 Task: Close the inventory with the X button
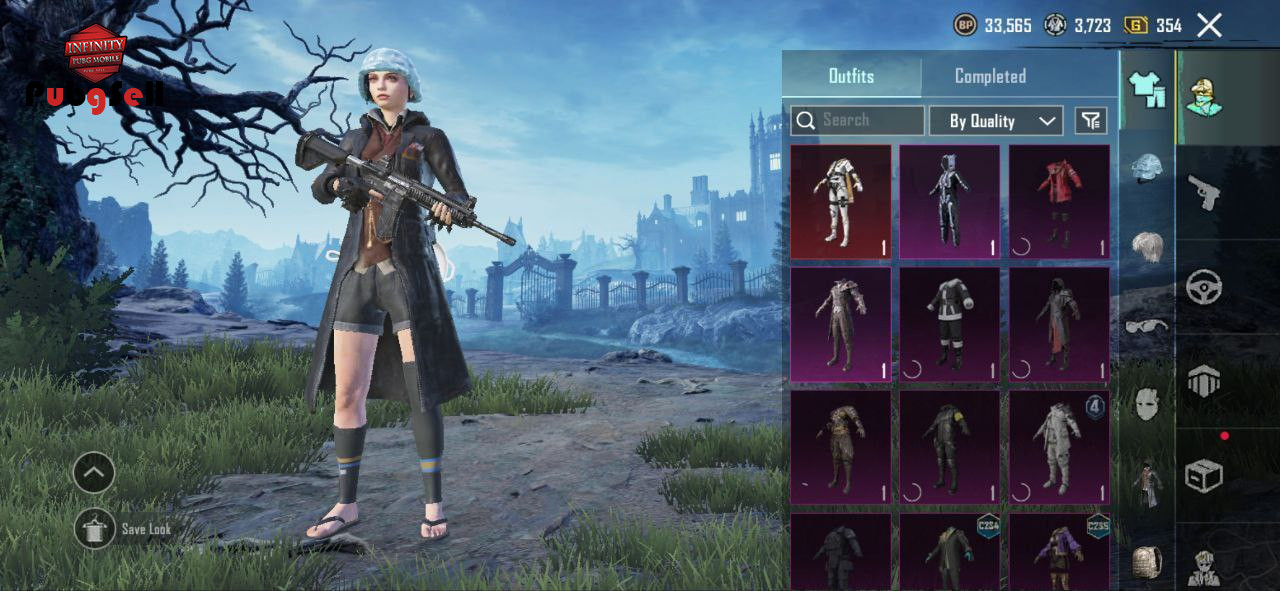pos(1209,26)
